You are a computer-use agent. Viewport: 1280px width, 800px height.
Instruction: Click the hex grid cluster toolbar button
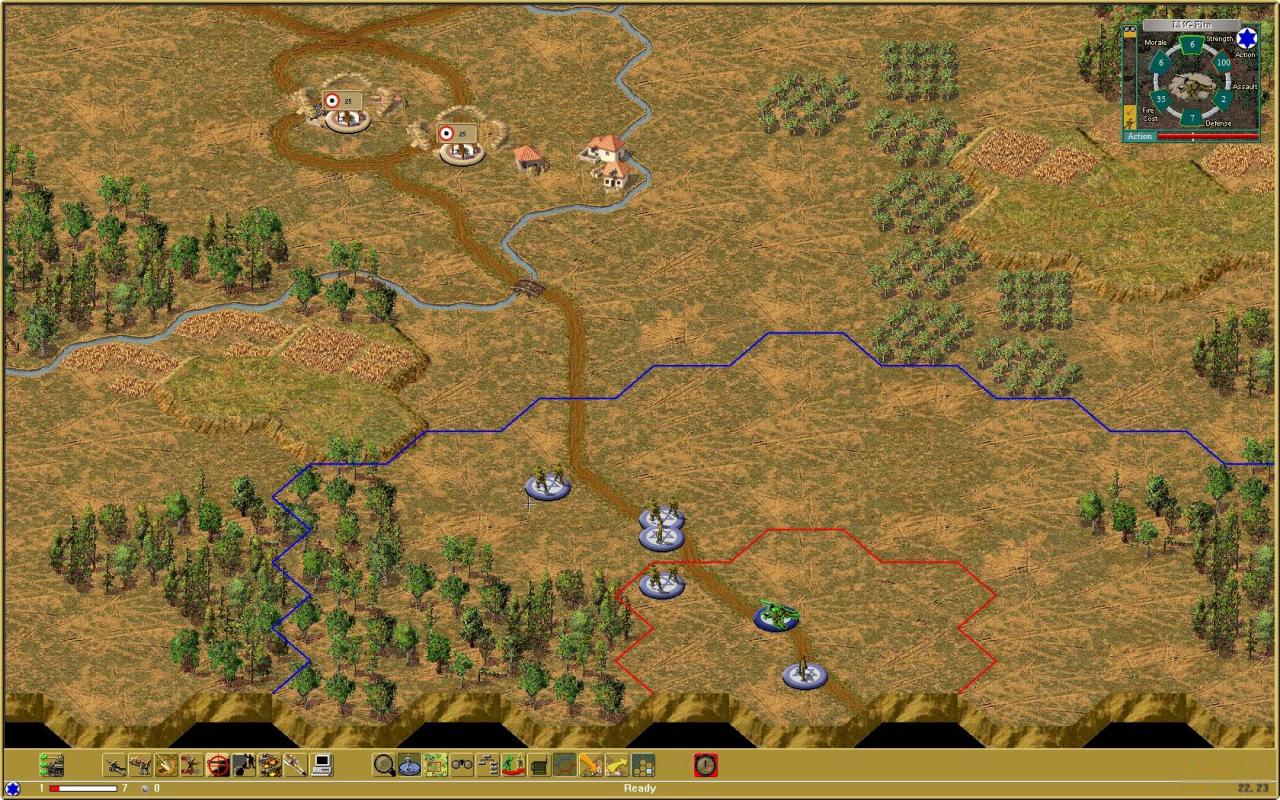coord(643,765)
